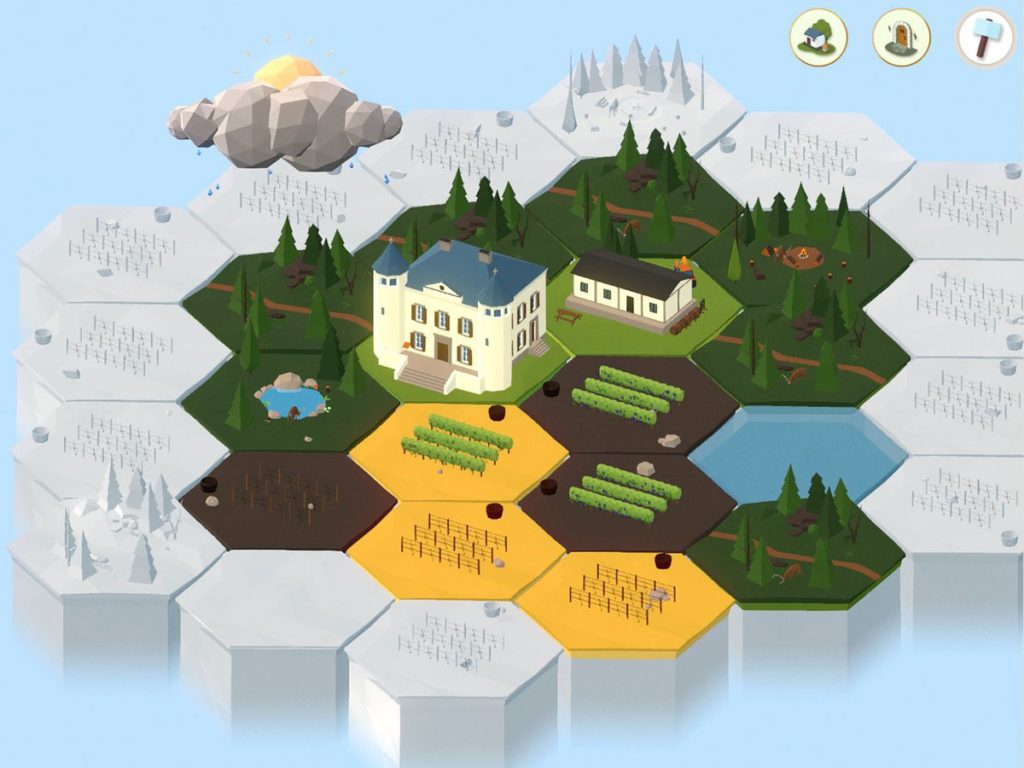
Task: Open the house and tree building menu
Action: click(x=819, y=37)
